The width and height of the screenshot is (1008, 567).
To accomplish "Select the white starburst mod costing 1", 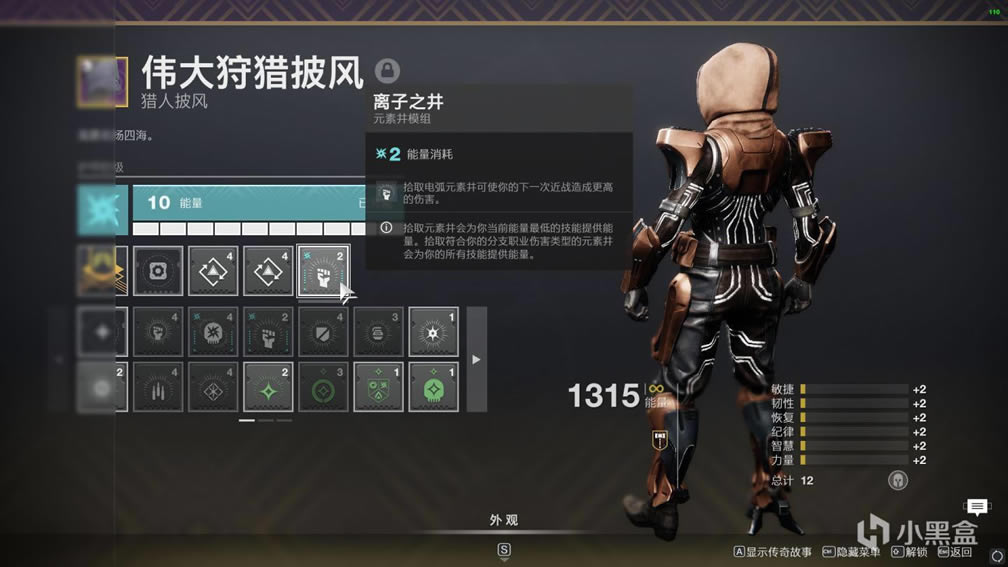I will (433, 332).
